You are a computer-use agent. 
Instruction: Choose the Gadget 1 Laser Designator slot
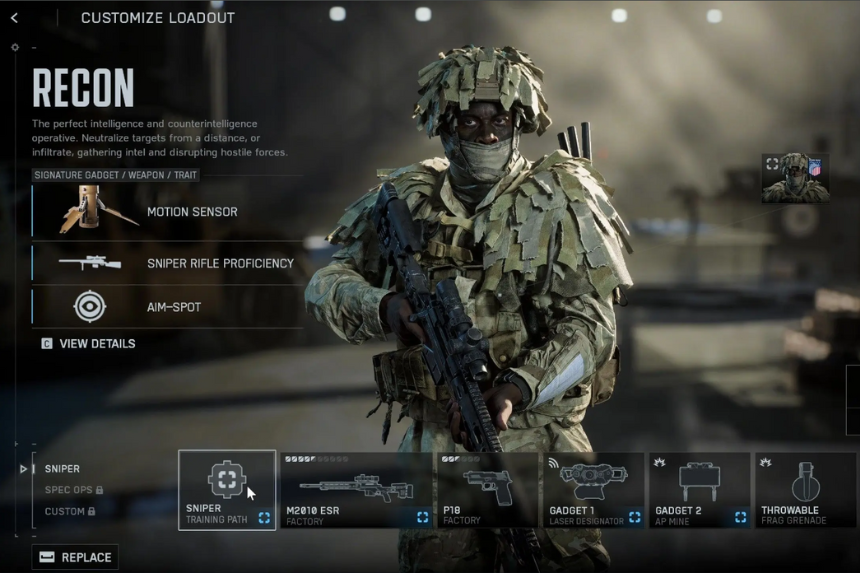click(x=593, y=490)
